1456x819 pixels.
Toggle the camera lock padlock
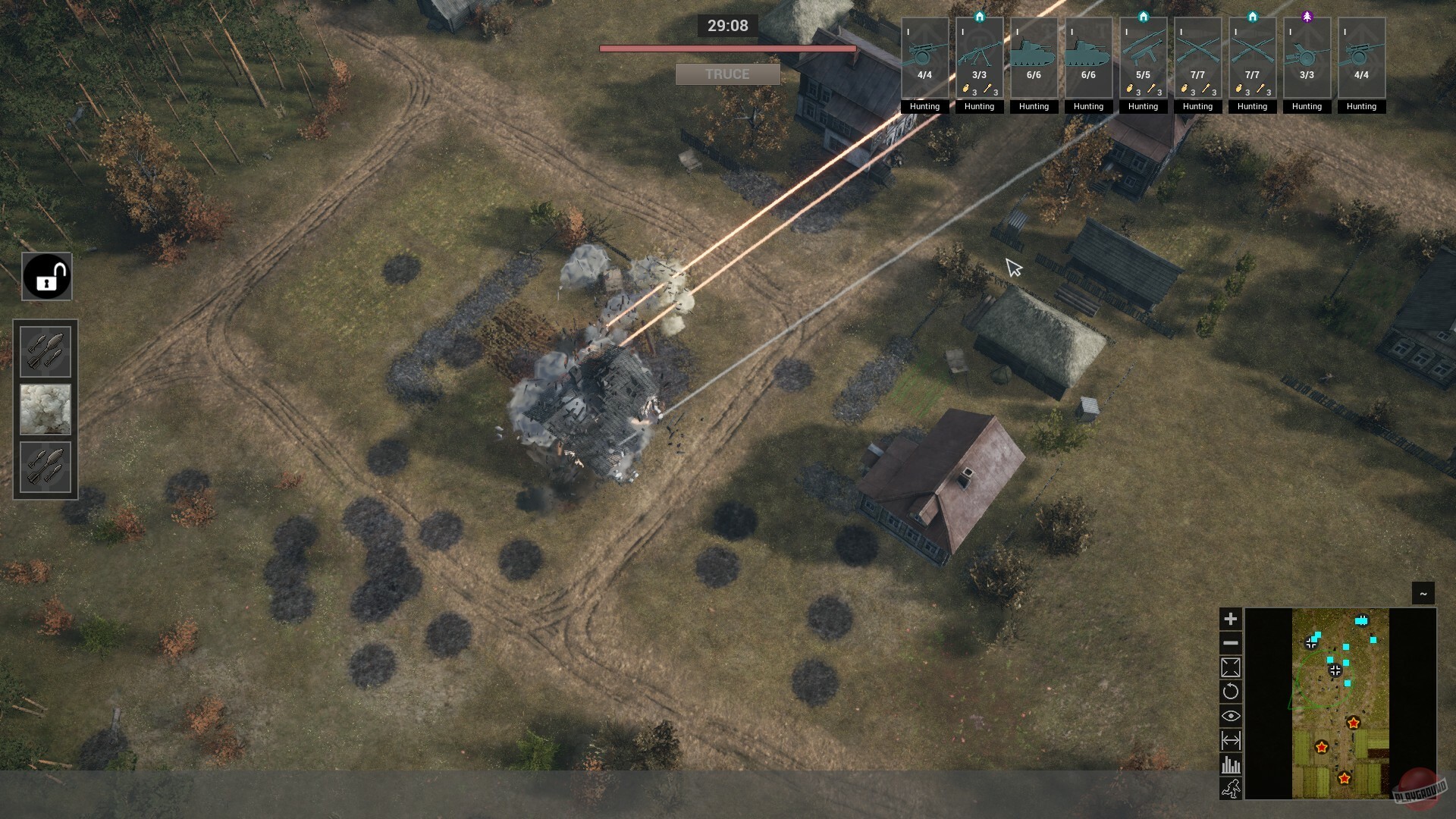(x=45, y=276)
